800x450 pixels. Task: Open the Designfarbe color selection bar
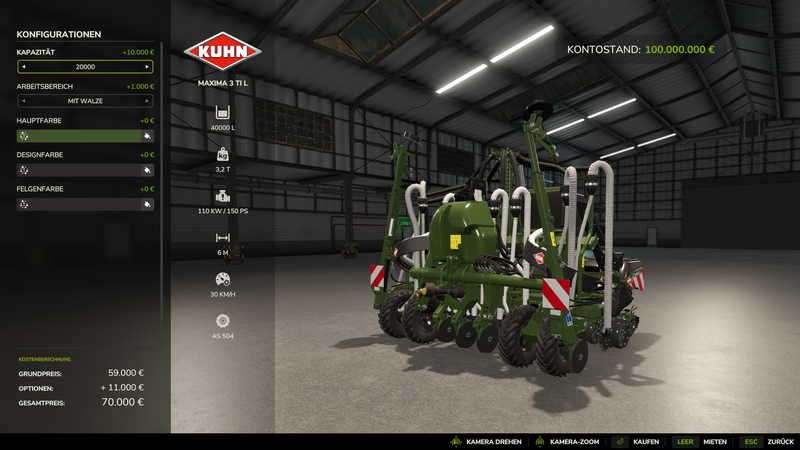tap(85, 170)
